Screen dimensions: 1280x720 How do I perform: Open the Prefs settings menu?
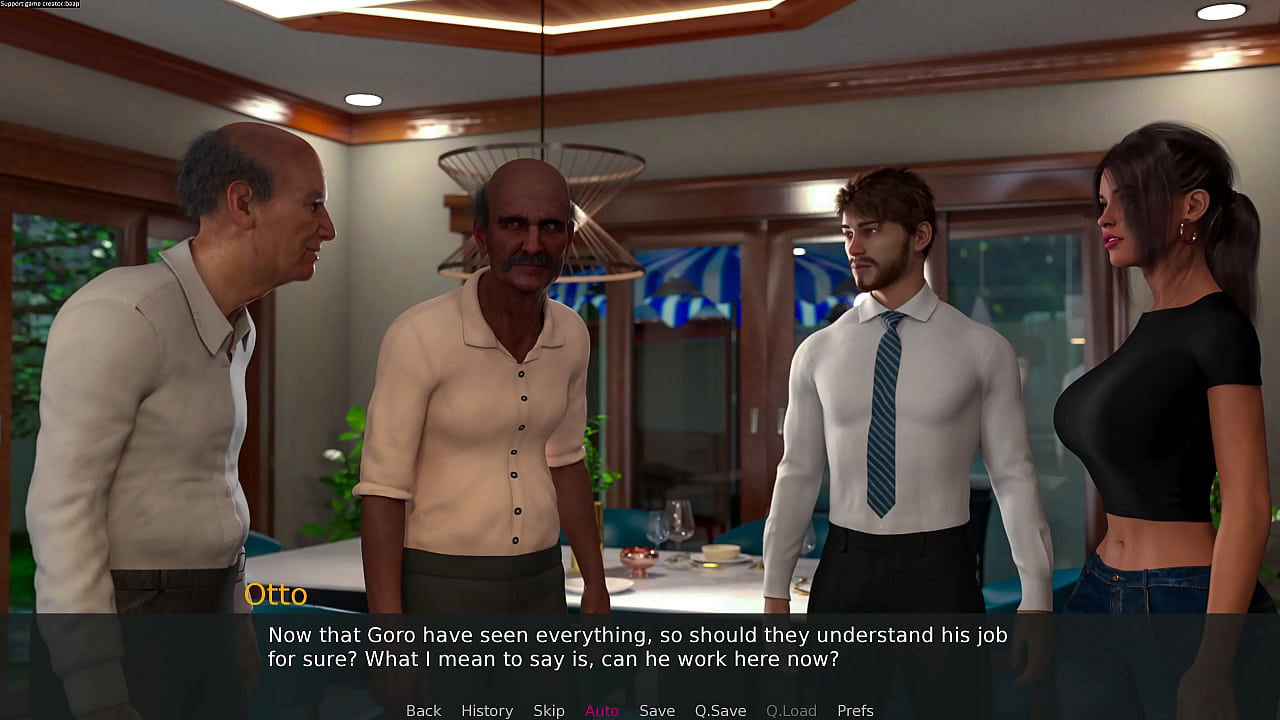coord(855,710)
